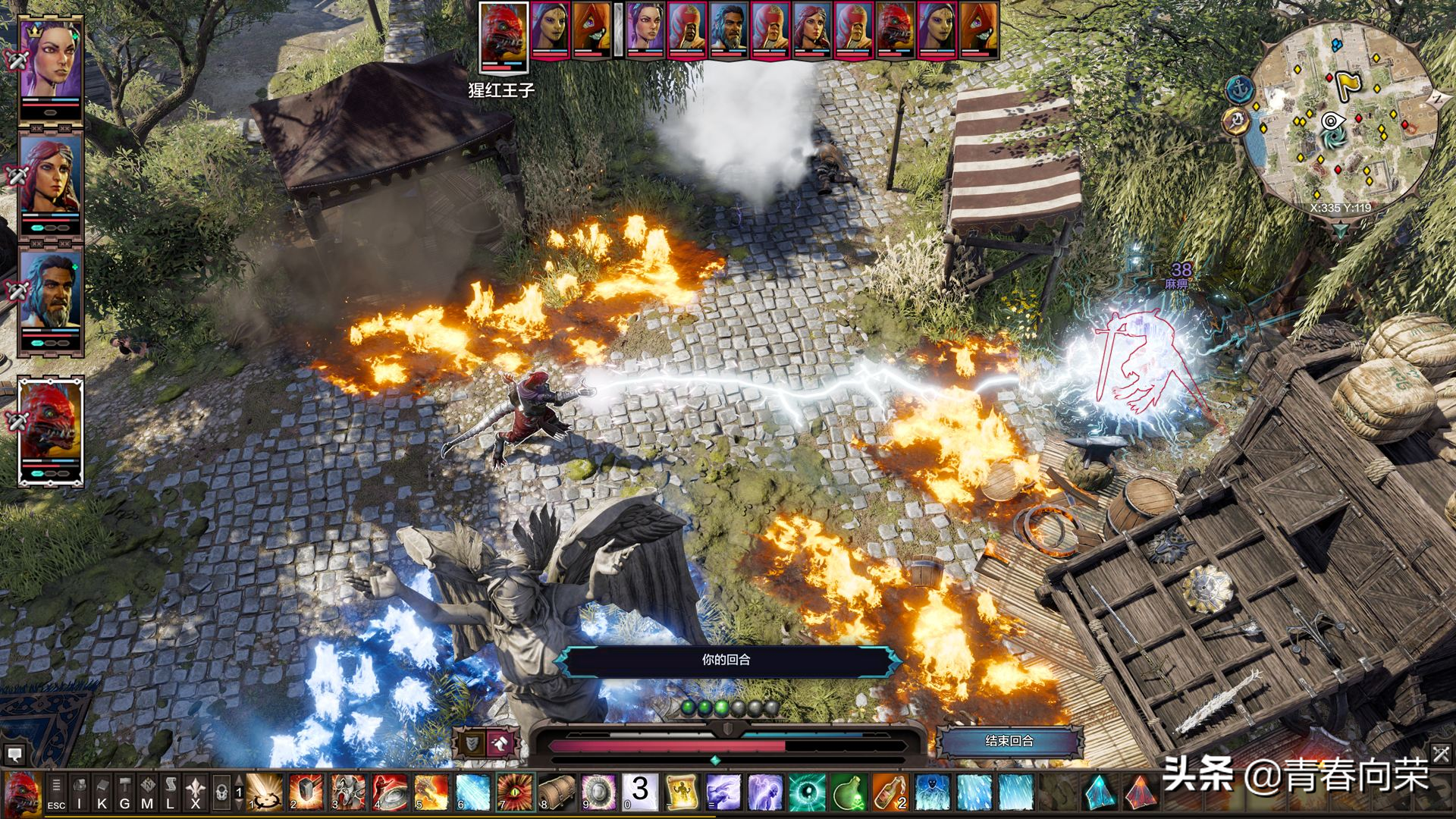
Task: Open the inventory with the I button
Action: point(79,793)
